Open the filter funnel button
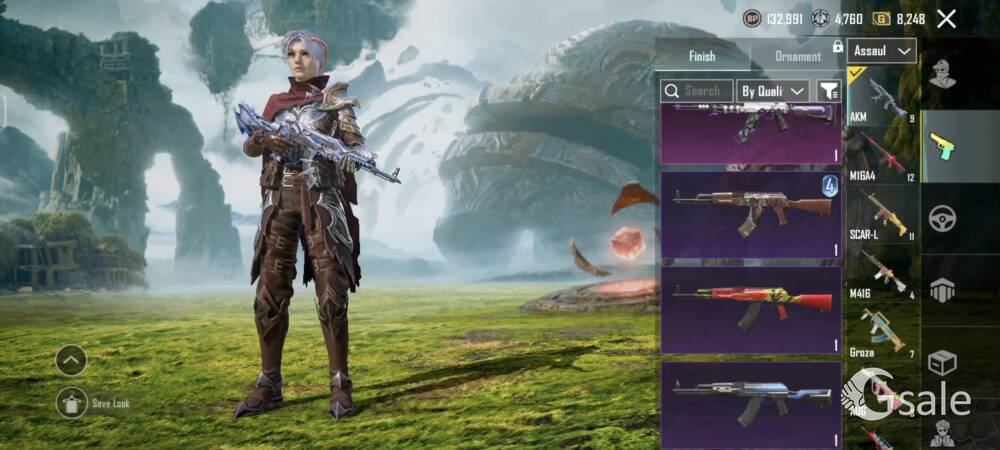Image resolution: width=1000 pixels, height=450 pixels. coord(828,90)
